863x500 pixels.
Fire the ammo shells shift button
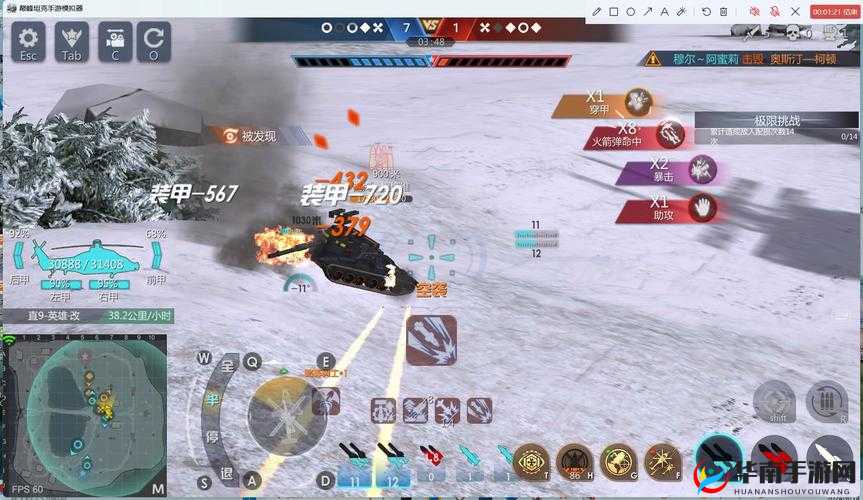pos(825,402)
